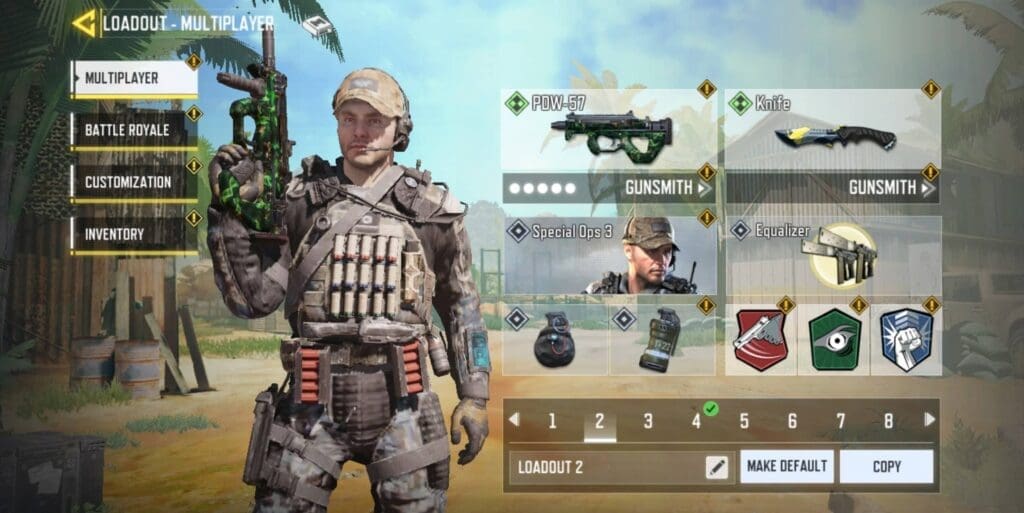
Task: Go back using the yellow arrow
Action: coord(84,22)
